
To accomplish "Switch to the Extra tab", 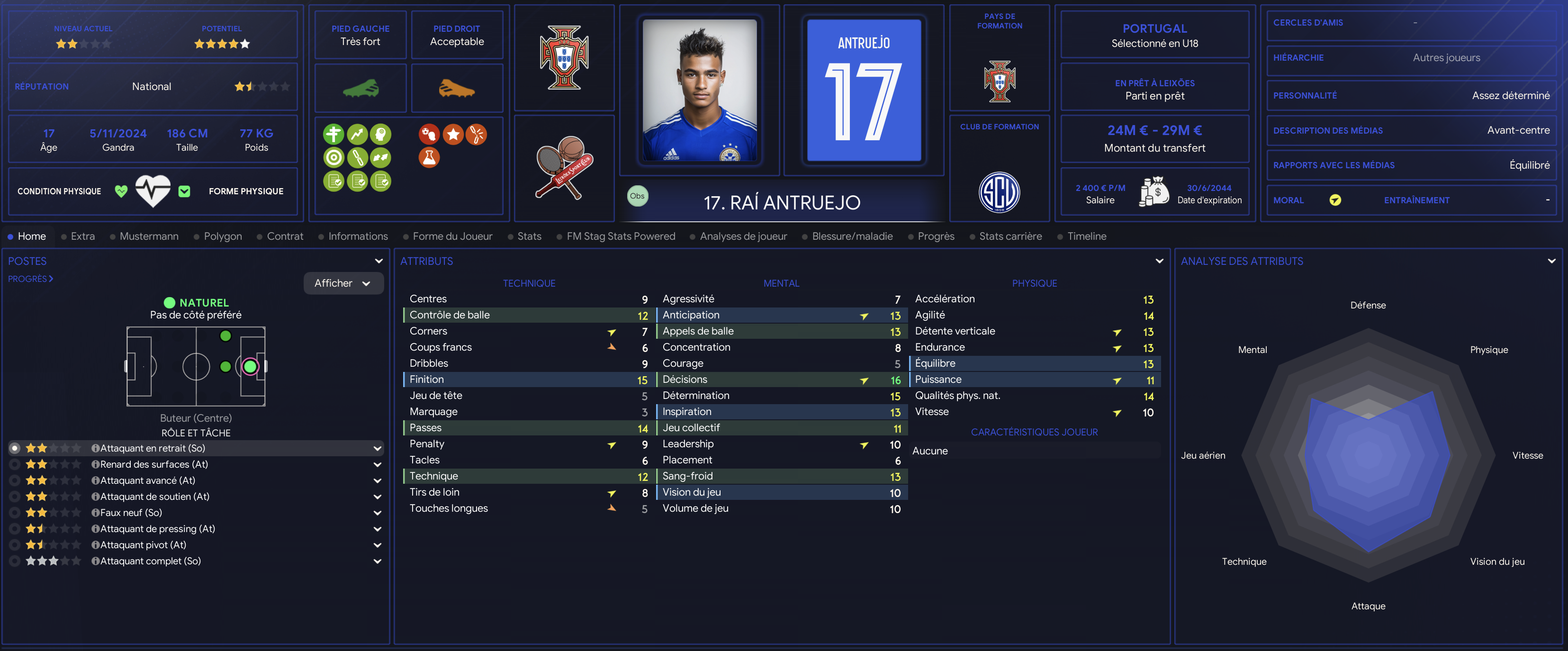I will click(82, 236).
